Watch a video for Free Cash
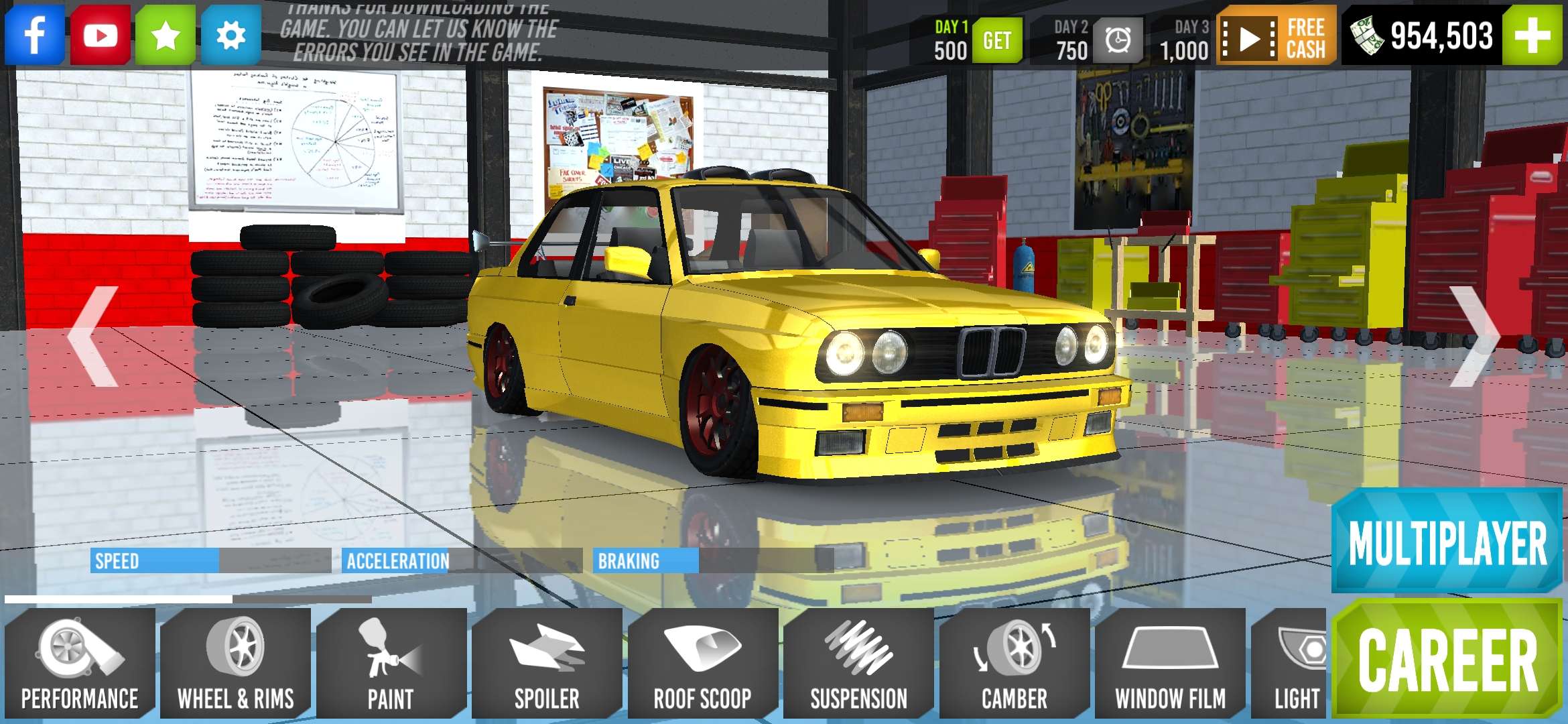The width and height of the screenshot is (1568, 724). tap(1273, 37)
